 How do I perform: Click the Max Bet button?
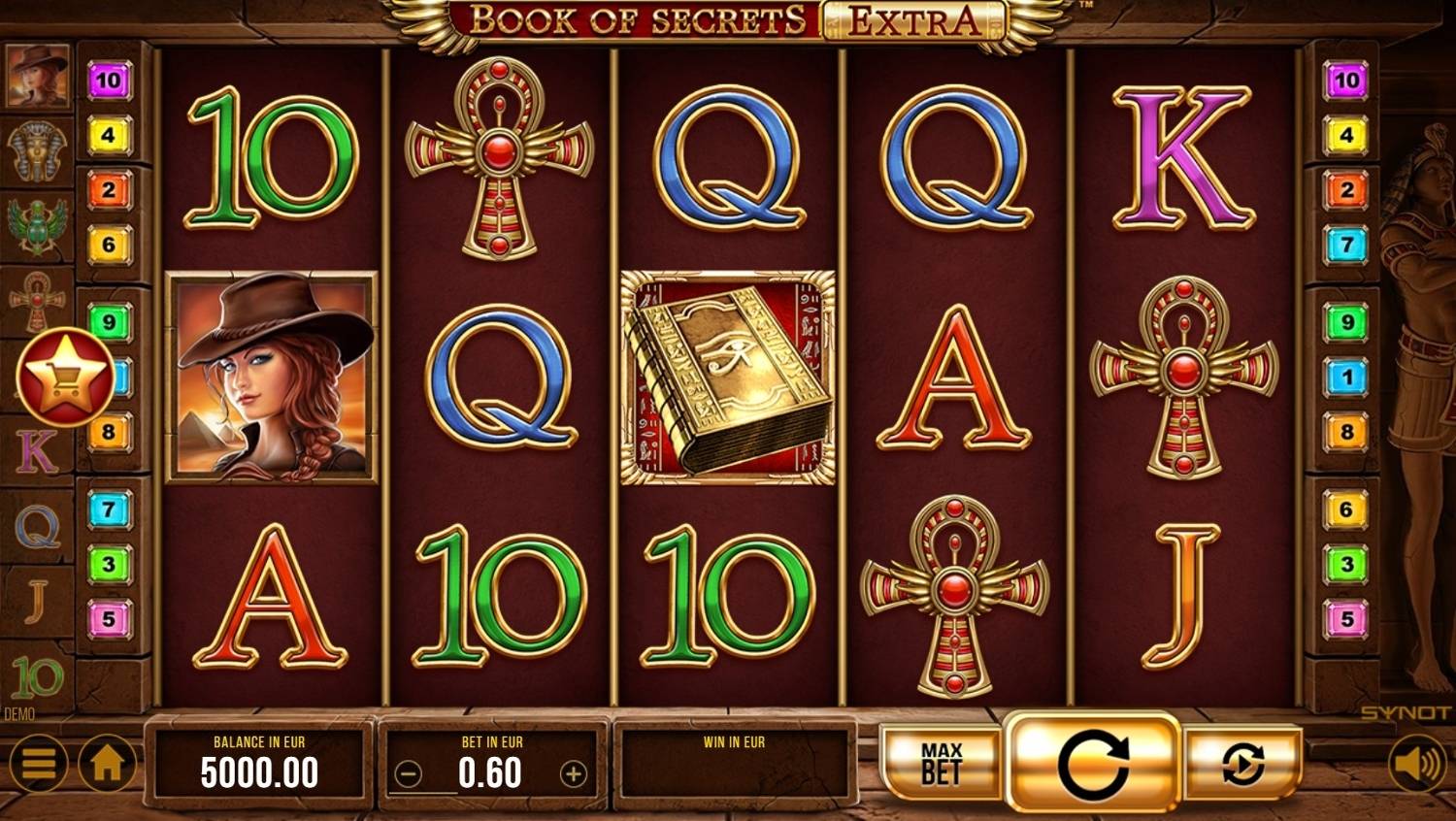tap(940, 764)
